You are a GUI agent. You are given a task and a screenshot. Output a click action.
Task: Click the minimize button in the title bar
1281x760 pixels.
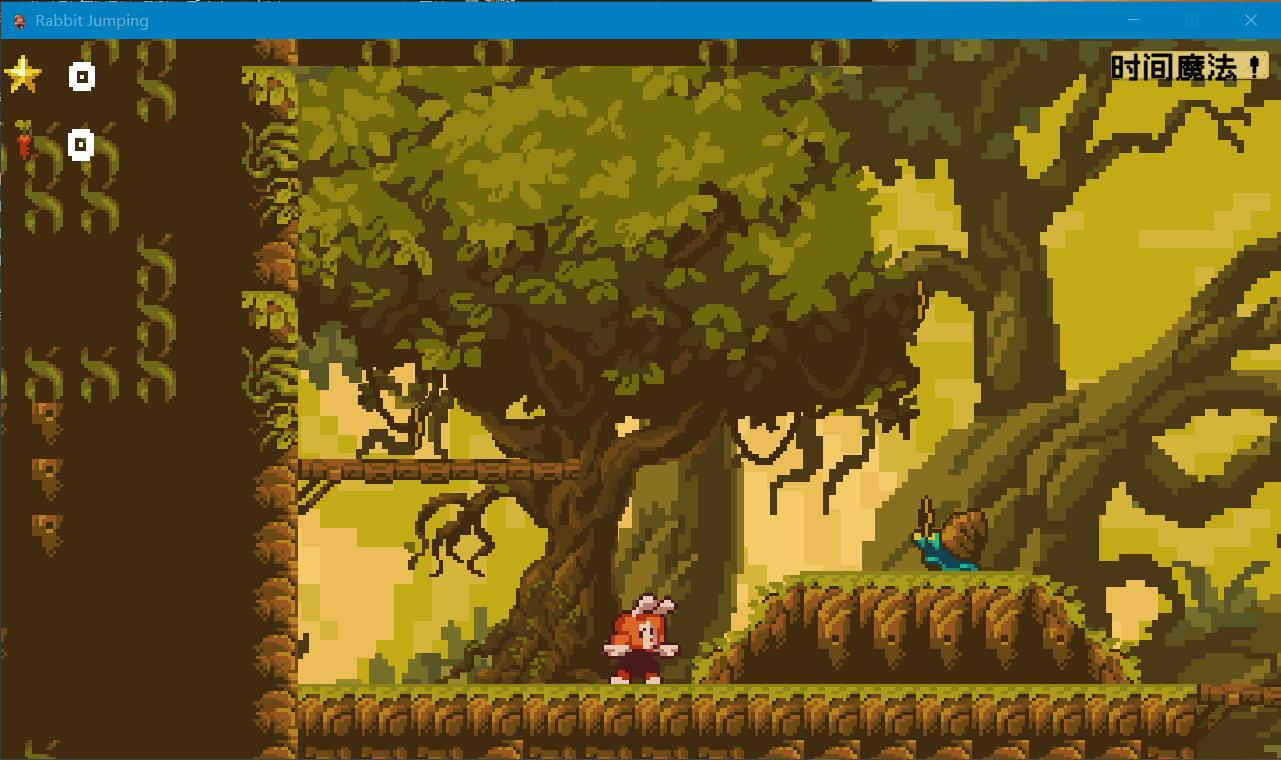[x=1133, y=20]
